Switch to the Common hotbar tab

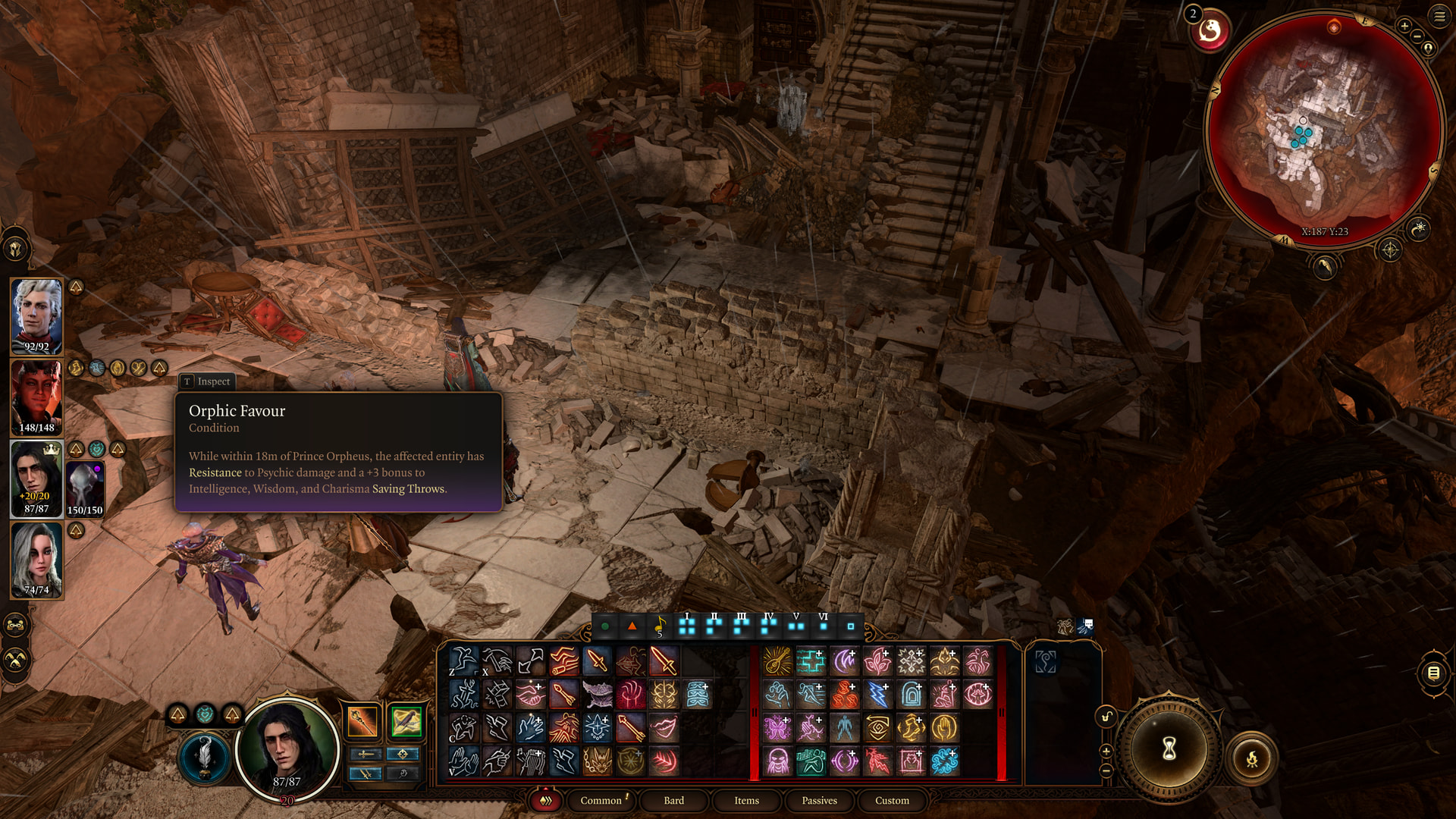coord(601,801)
